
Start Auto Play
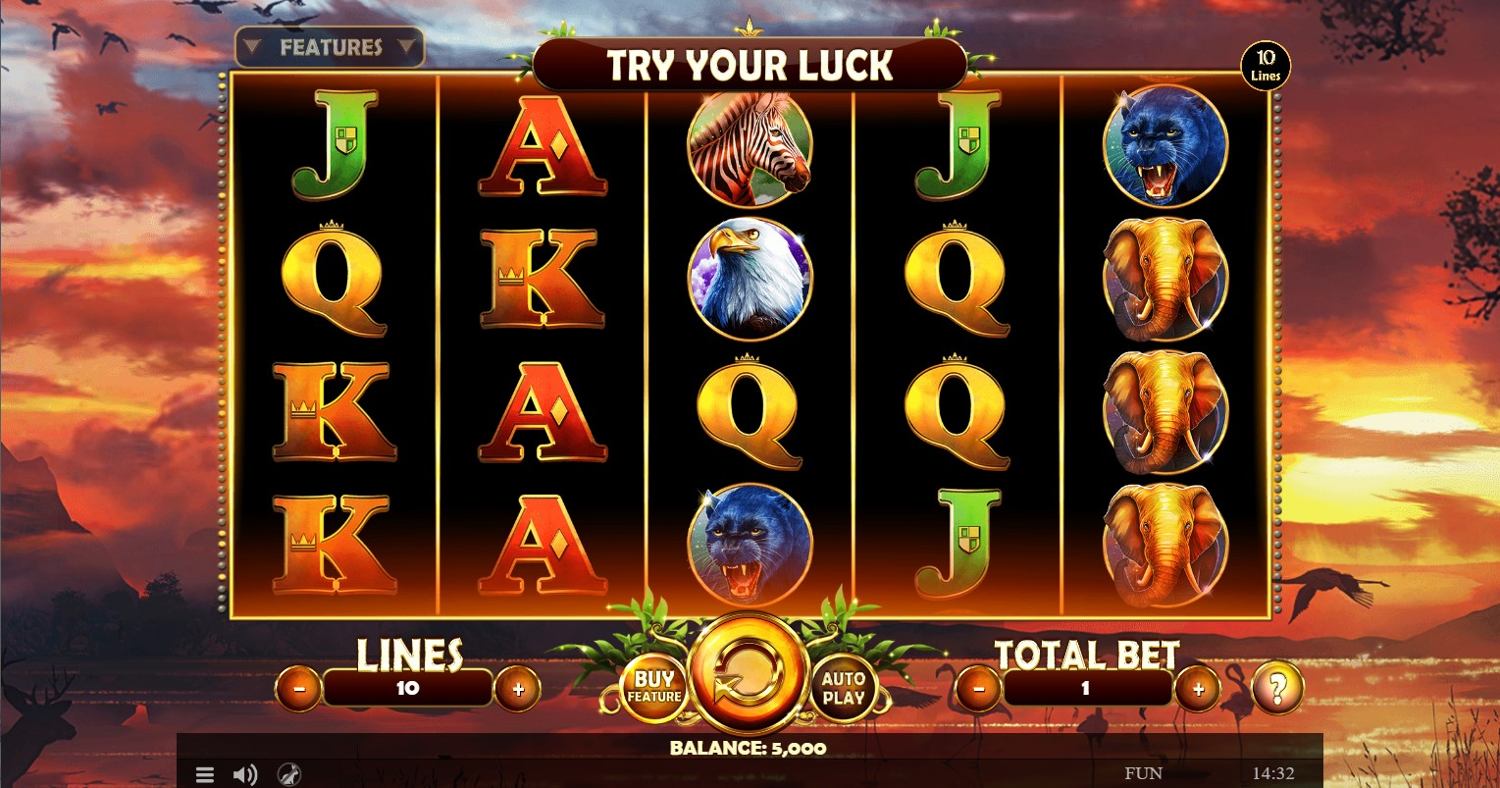(x=843, y=687)
